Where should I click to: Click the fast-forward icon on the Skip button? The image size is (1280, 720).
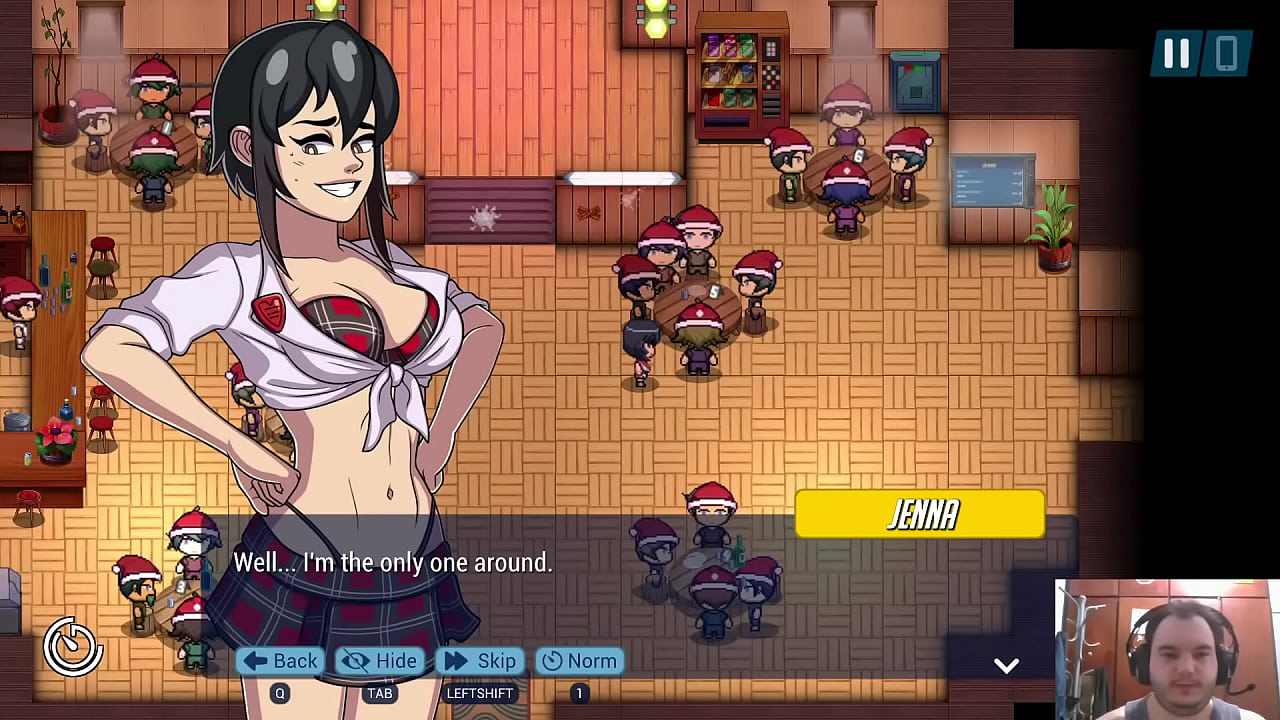tap(456, 661)
